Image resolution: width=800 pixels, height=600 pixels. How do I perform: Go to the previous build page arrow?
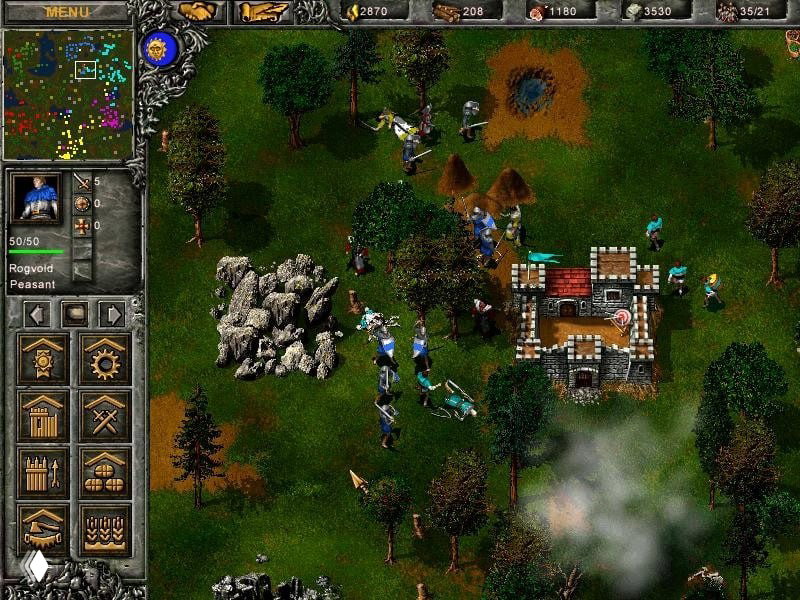point(37,314)
